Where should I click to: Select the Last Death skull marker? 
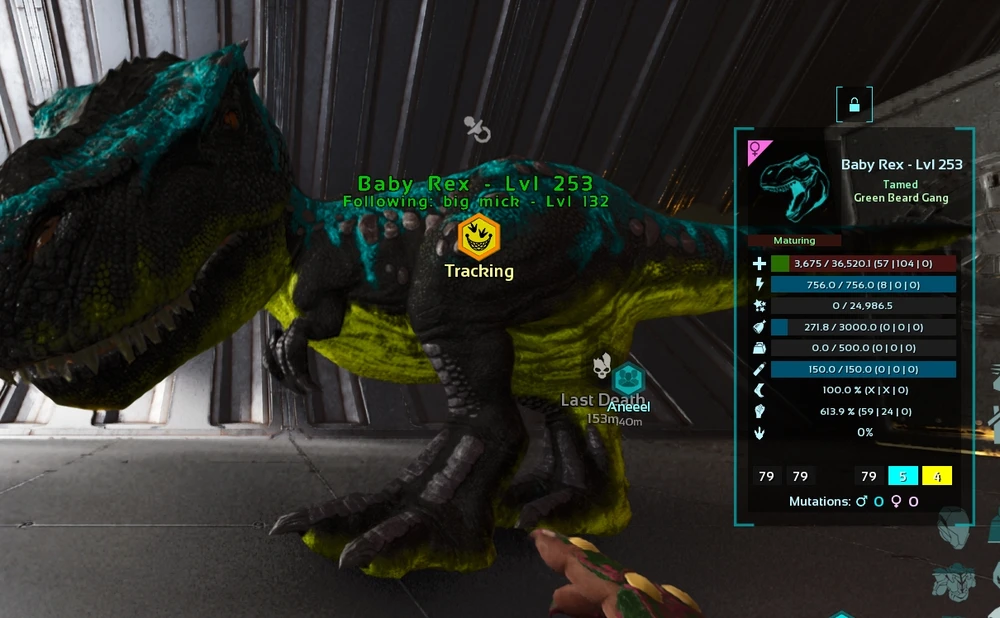click(601, 368)
